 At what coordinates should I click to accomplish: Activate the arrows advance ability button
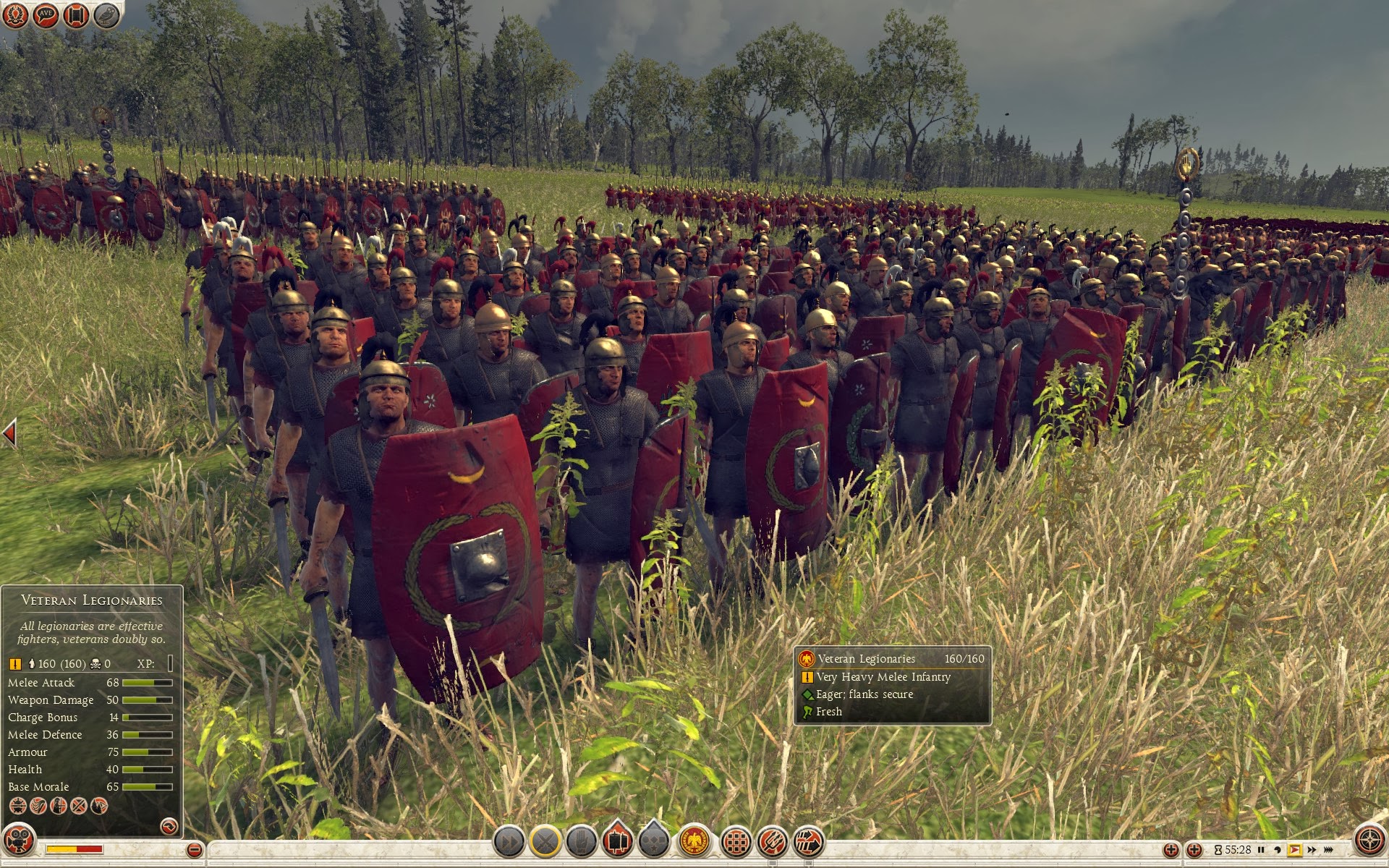tap(809, 842)
